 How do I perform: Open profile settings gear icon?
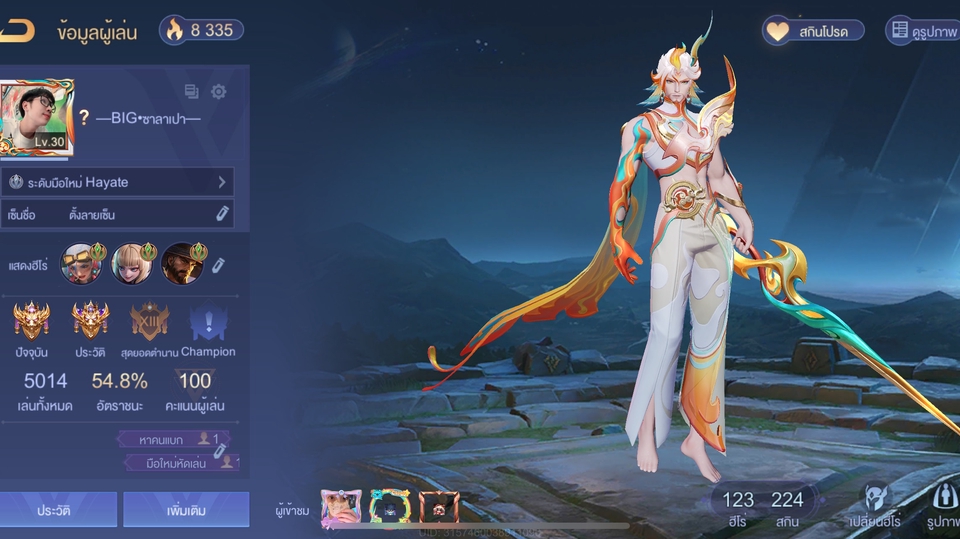click(218, 92)
